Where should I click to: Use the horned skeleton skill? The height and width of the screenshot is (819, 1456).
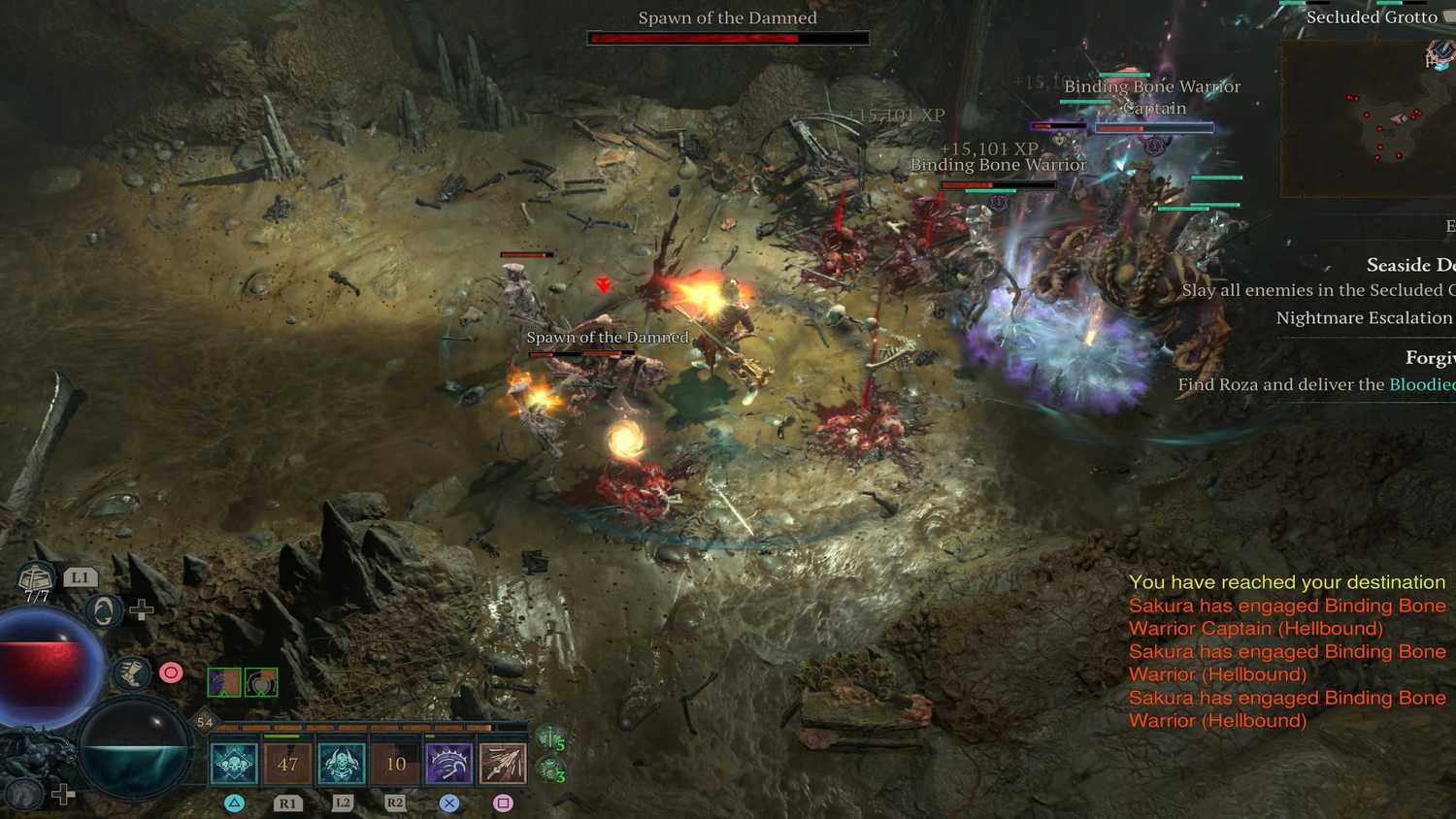342,764
